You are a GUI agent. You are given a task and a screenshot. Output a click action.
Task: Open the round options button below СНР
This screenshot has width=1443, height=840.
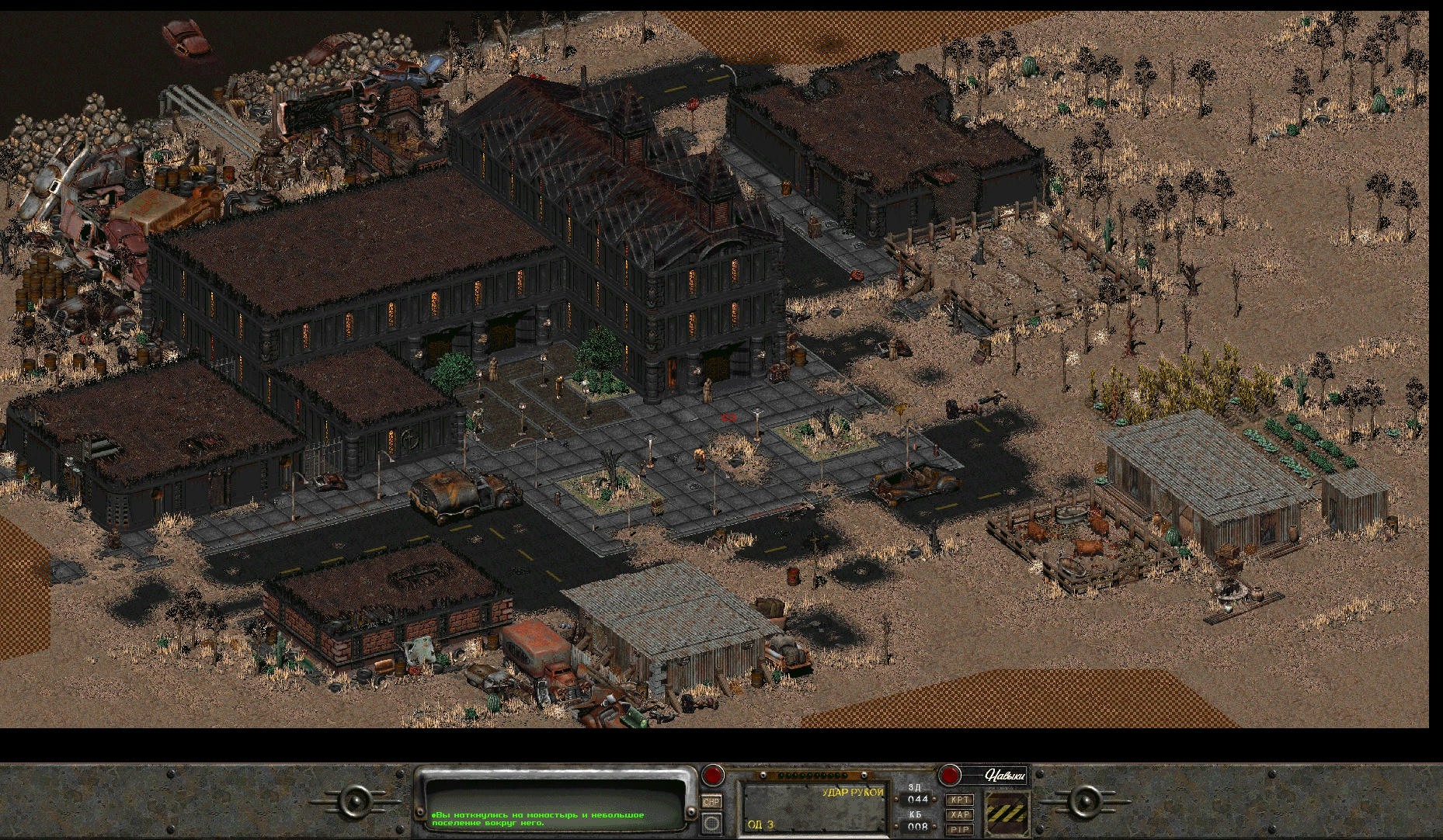point(711,823)
